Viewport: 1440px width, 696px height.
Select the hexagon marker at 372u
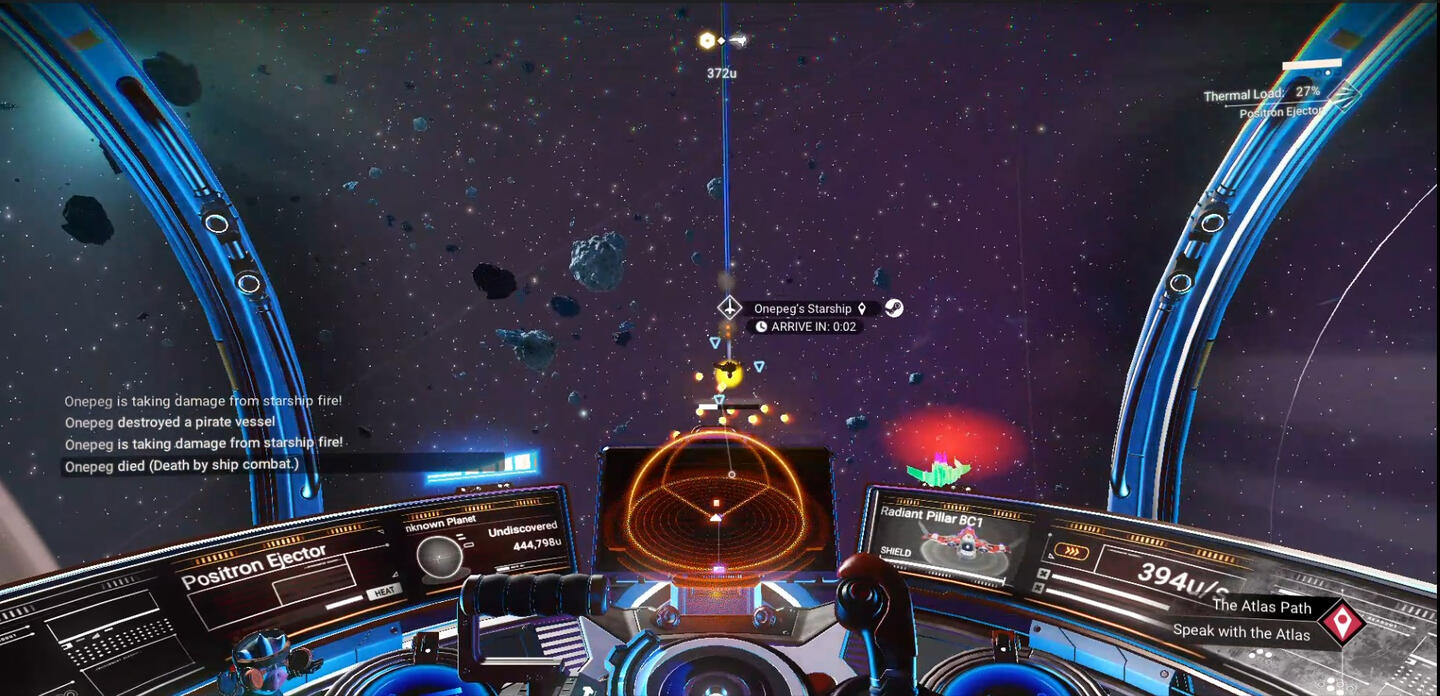click(x=708, y=40)
